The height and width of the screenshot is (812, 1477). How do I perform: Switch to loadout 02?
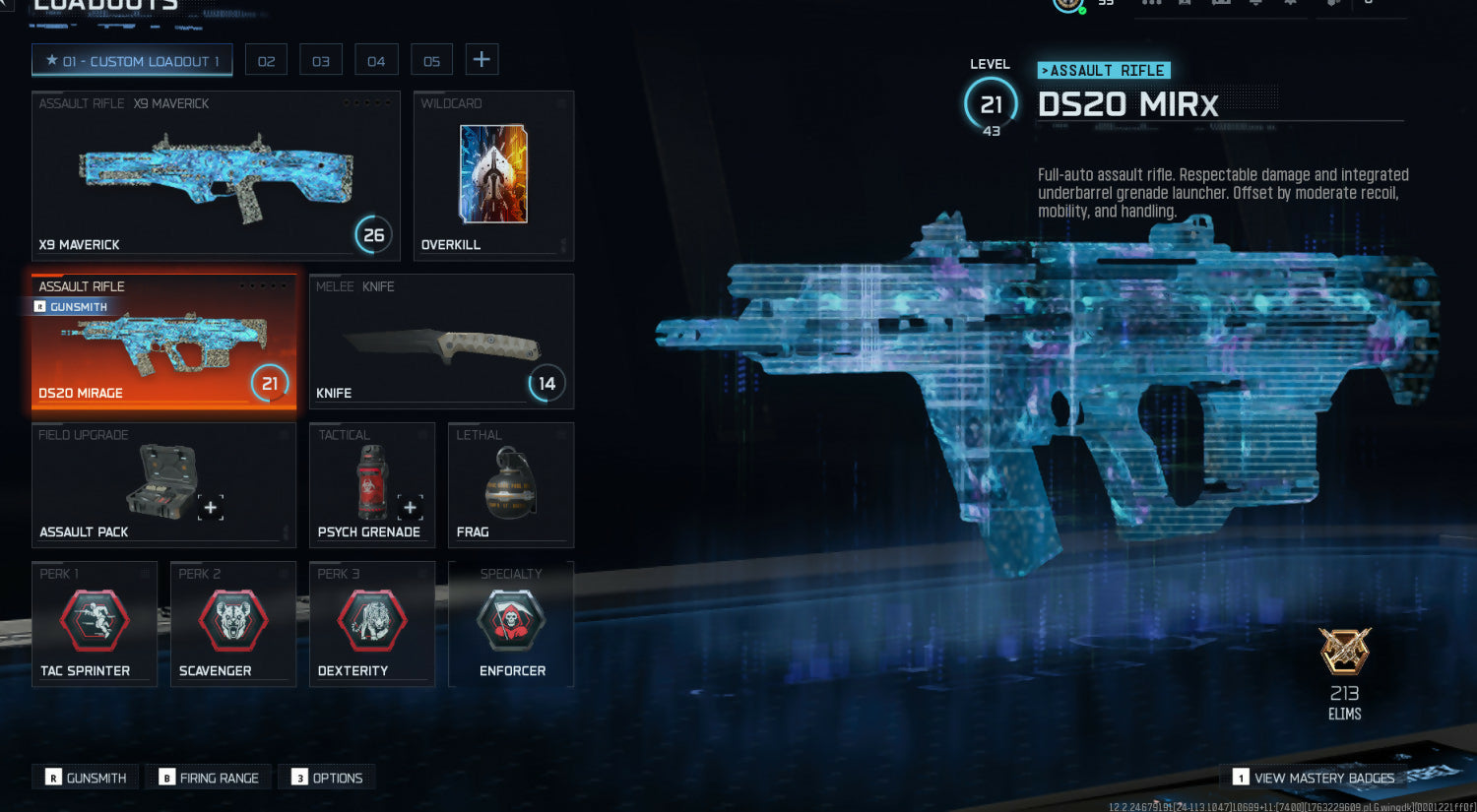(x=266, y=60)
